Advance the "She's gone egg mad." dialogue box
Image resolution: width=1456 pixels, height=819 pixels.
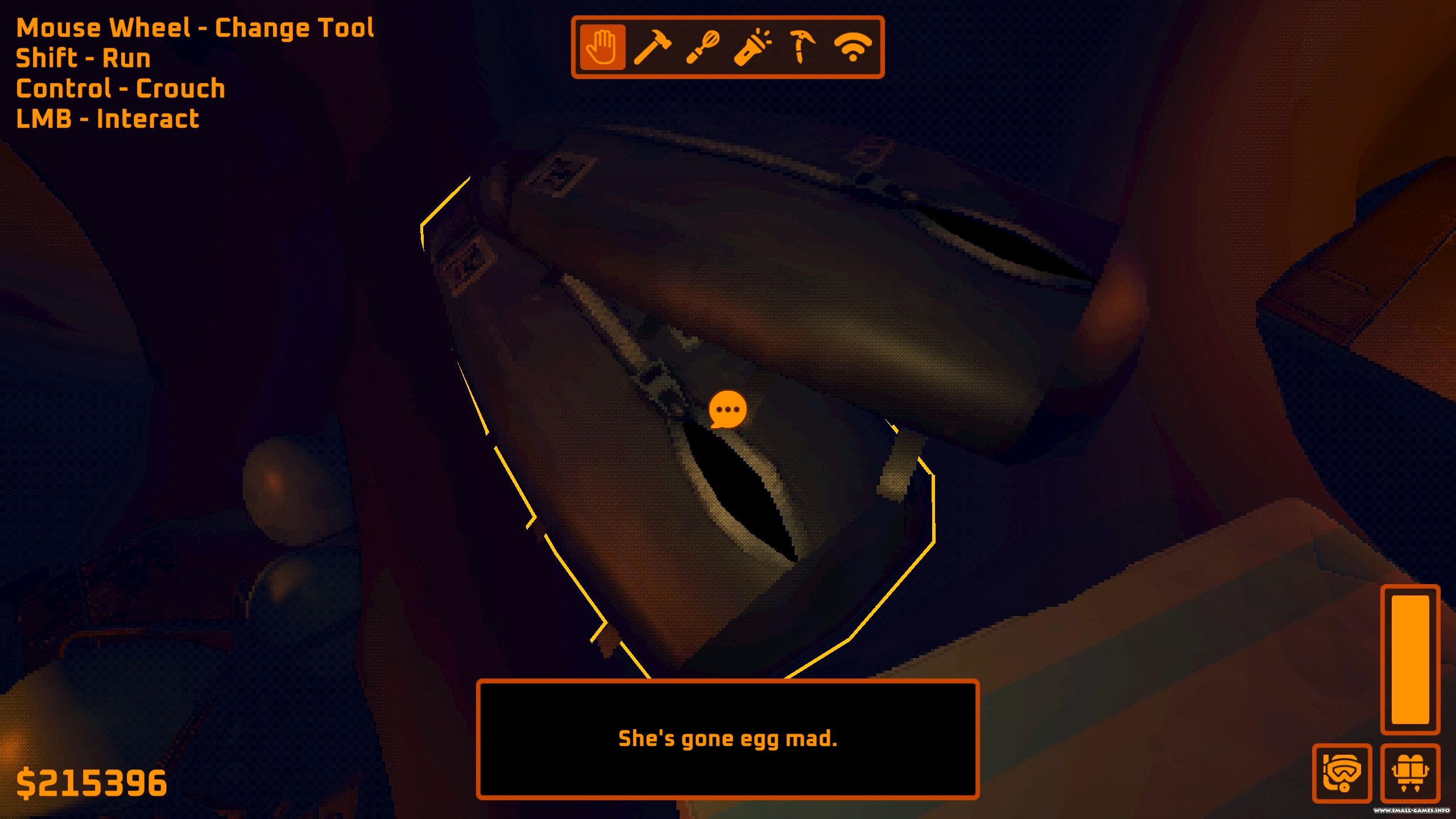point(727,739)
